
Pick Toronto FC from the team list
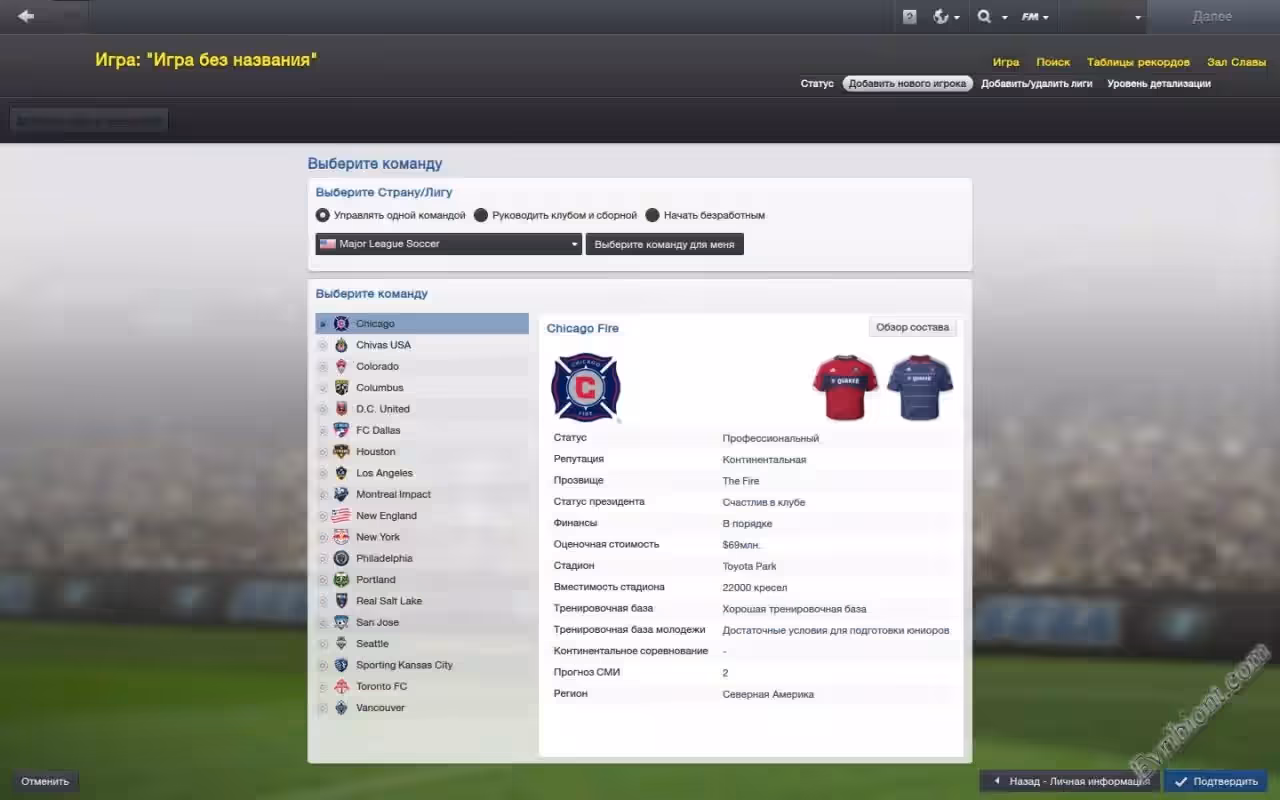(381, 686)
